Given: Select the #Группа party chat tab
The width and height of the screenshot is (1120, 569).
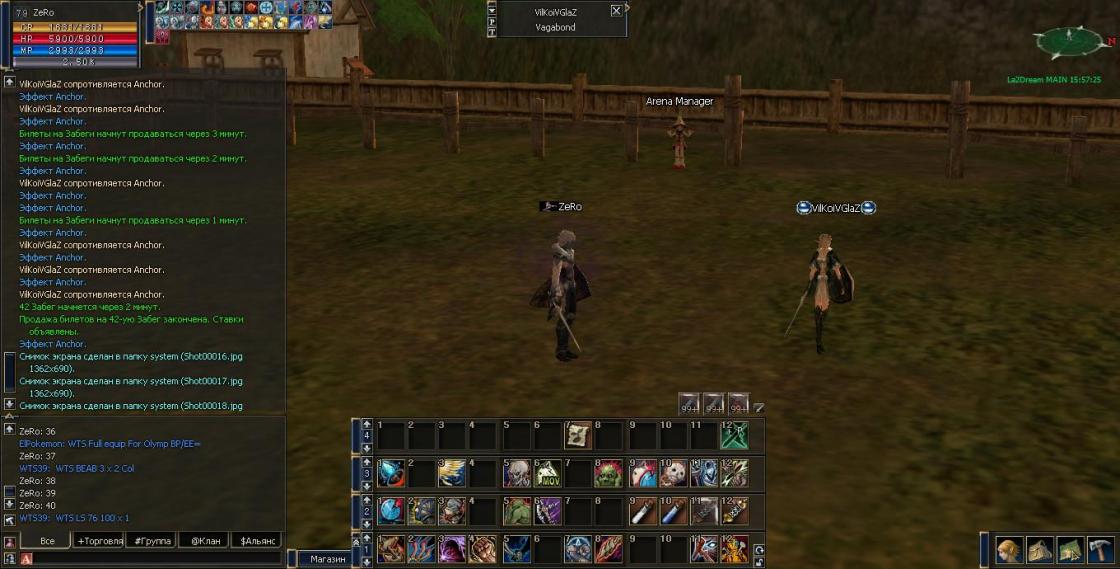Looking at the screenshot, I should tap(151, 541).
